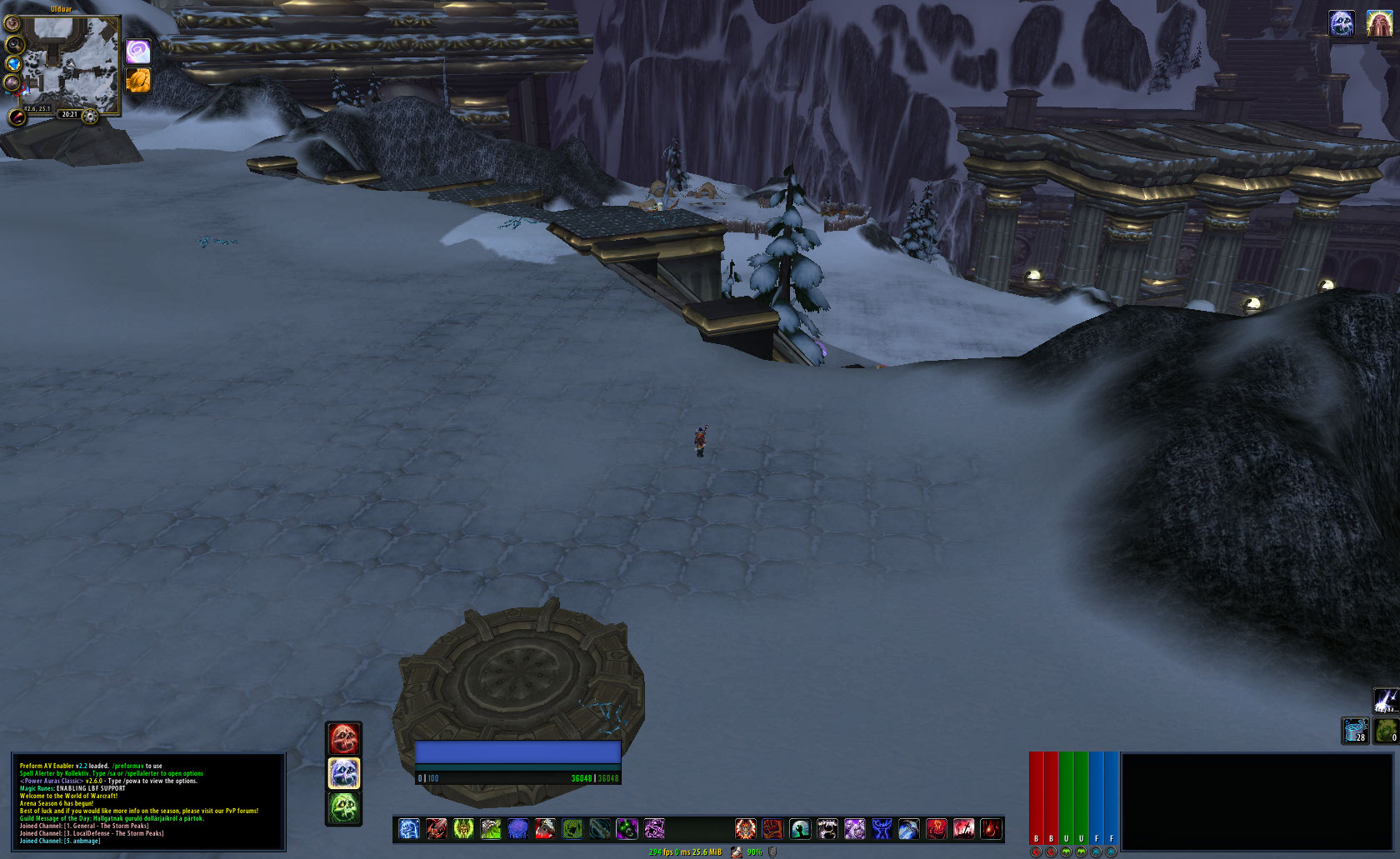Click the chat log window
This screenshot has width=1400, height=859.
[148, 802]
